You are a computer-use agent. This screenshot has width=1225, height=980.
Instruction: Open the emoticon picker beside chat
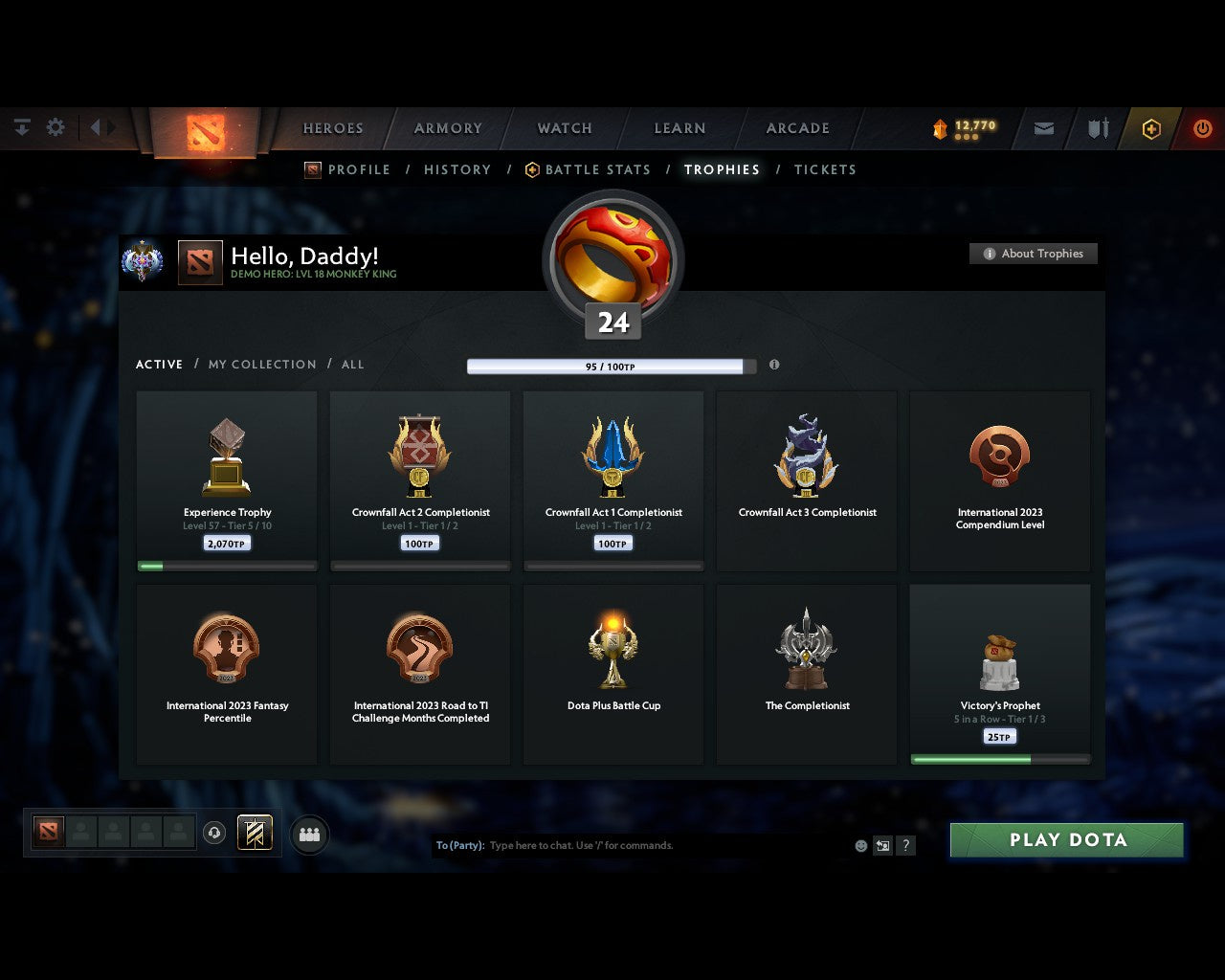(x=859, y=845)
